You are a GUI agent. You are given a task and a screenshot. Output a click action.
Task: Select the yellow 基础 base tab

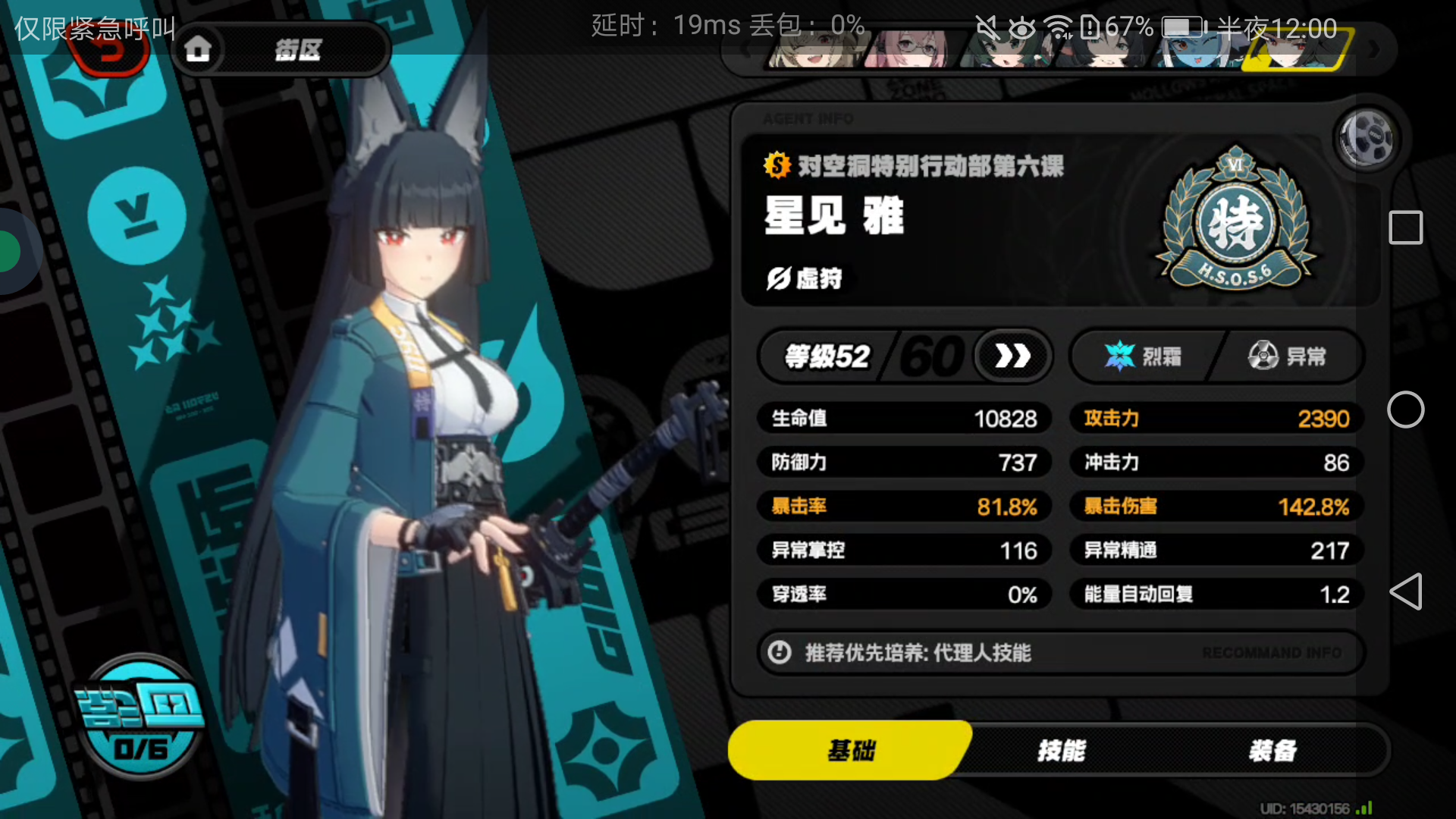click(849, 751)
